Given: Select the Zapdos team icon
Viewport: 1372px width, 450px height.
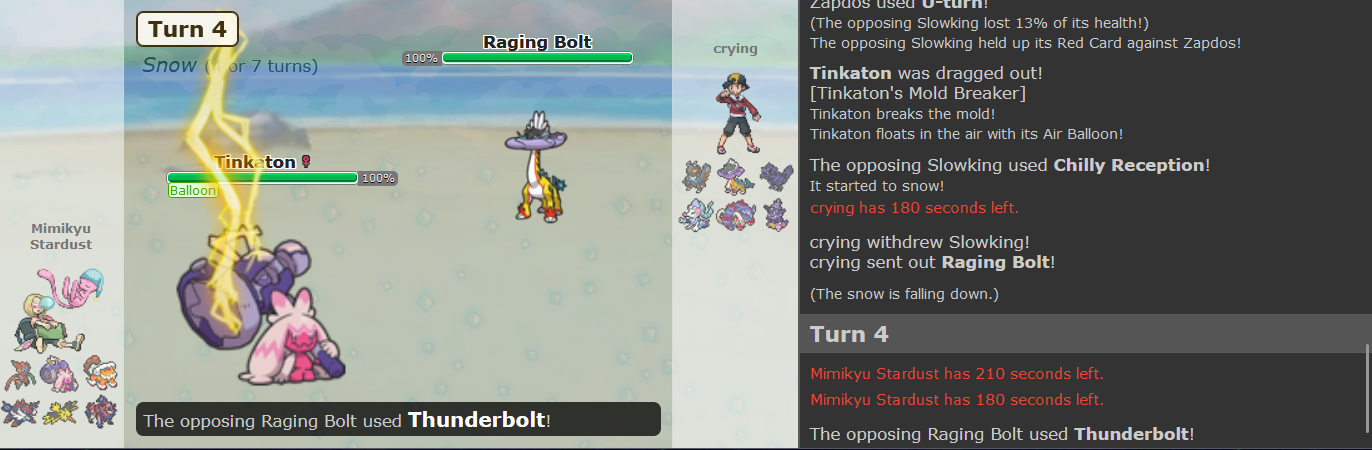Looking at the screenshot, I should [x=59, y=411].
